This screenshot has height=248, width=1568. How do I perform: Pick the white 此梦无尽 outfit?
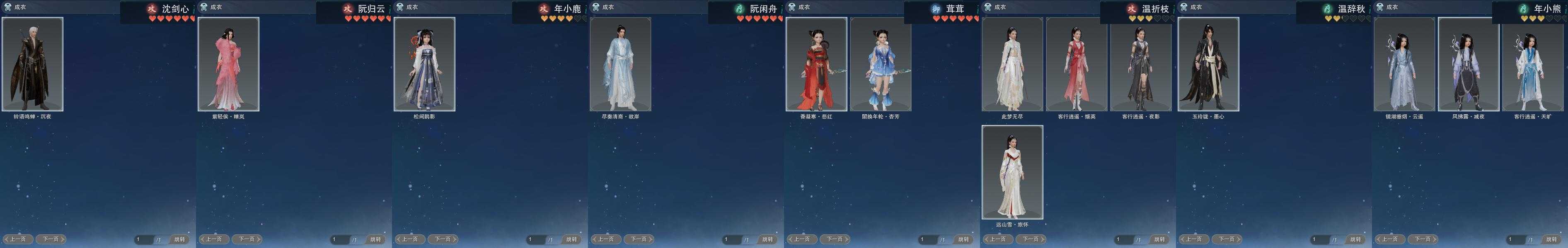(x=1012, y=64)
